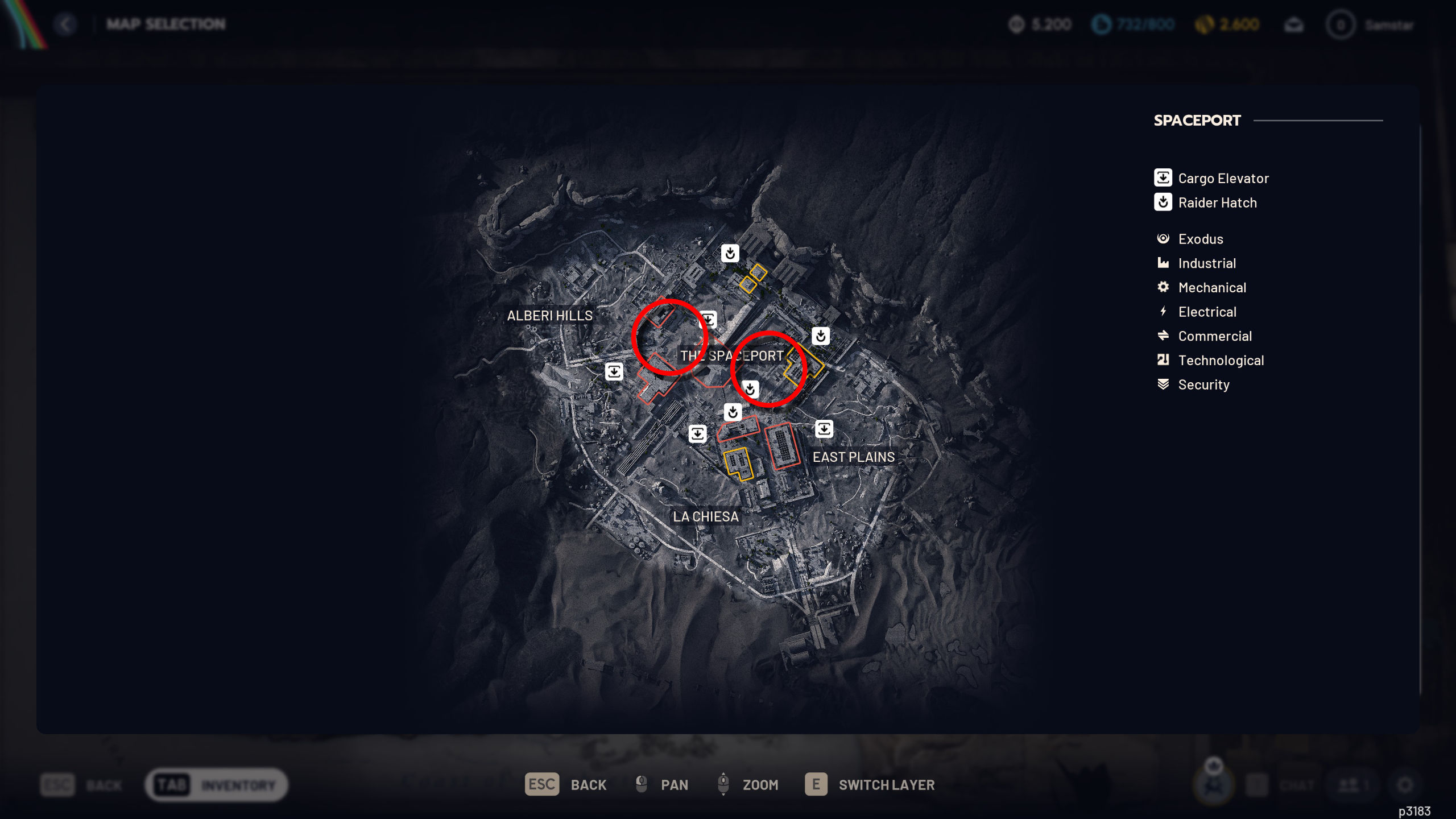
Task: Select The Spaceport location label
Action: (732, 356)
